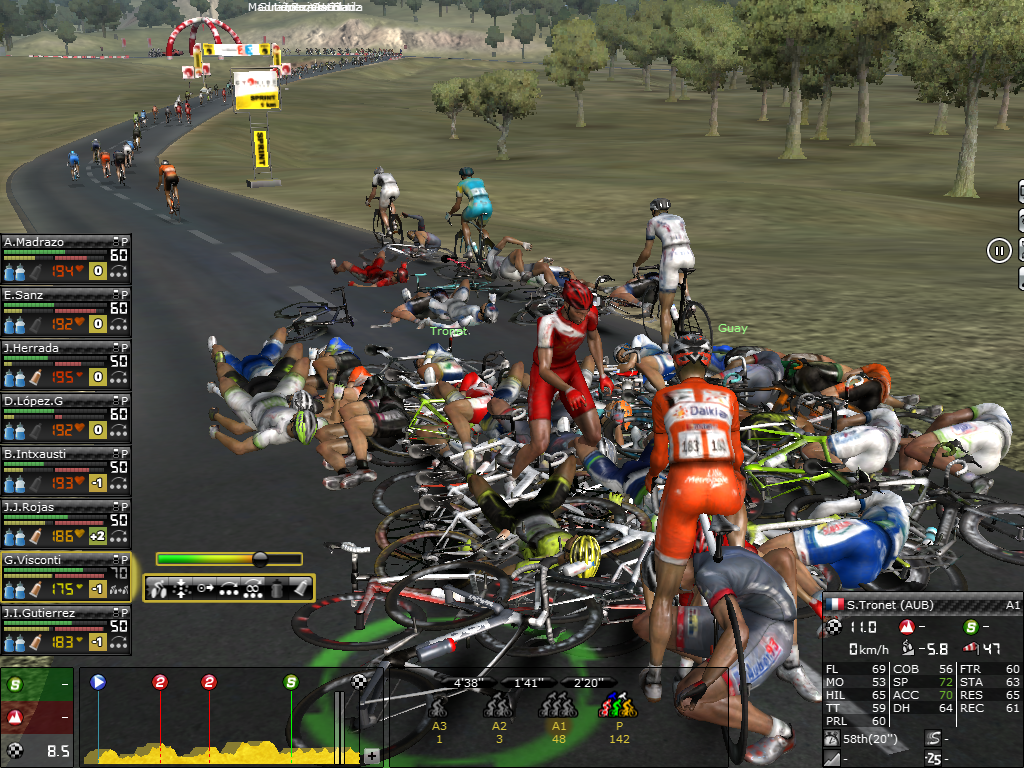The width and height of the screenshot is (1024, 768).
Task: Use the energy gel action icon
Action: [299, 589]
